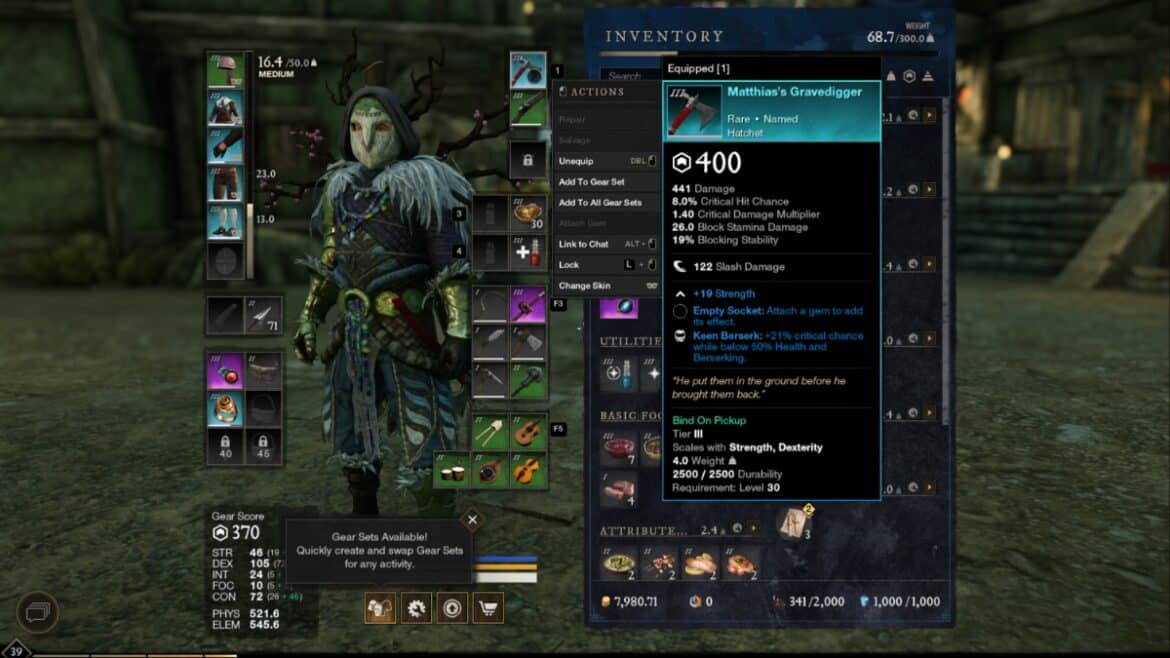Select Add To Gear Set option
1170x658 pixels.
point(593,182)
